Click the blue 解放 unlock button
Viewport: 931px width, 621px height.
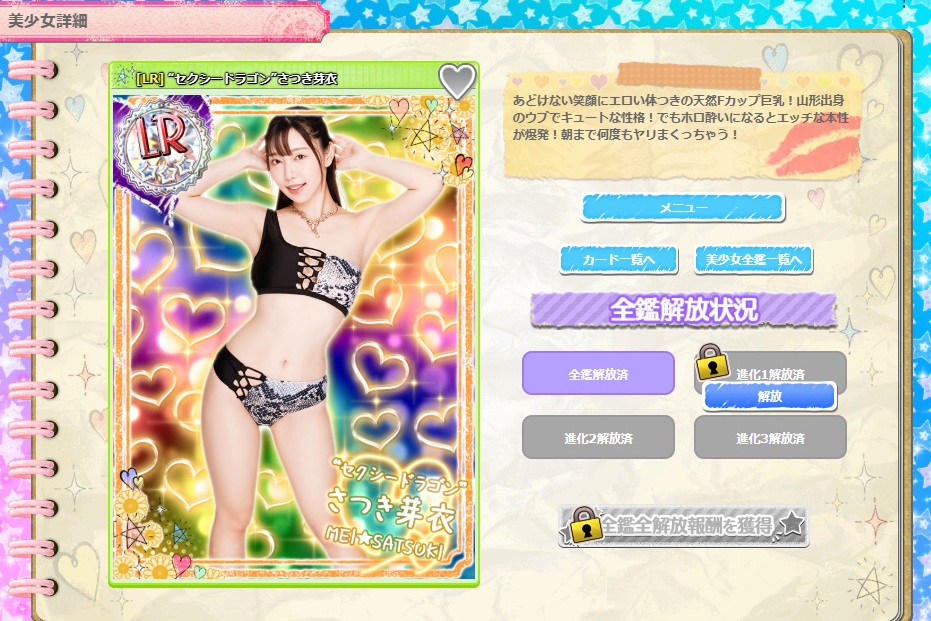pyautogui.click(x=769, y=396)
